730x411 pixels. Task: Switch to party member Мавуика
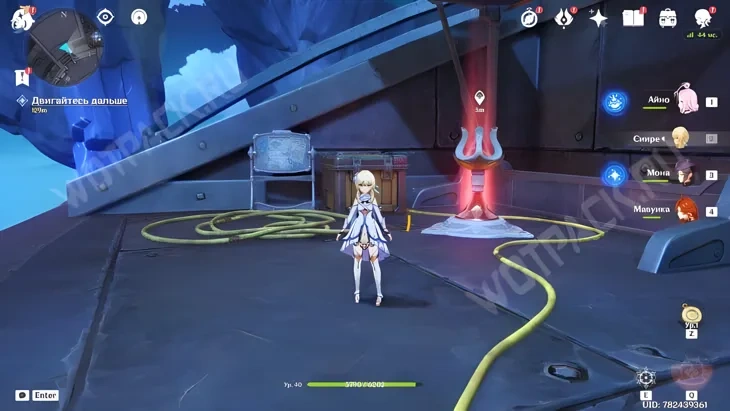tap(684, 210)
